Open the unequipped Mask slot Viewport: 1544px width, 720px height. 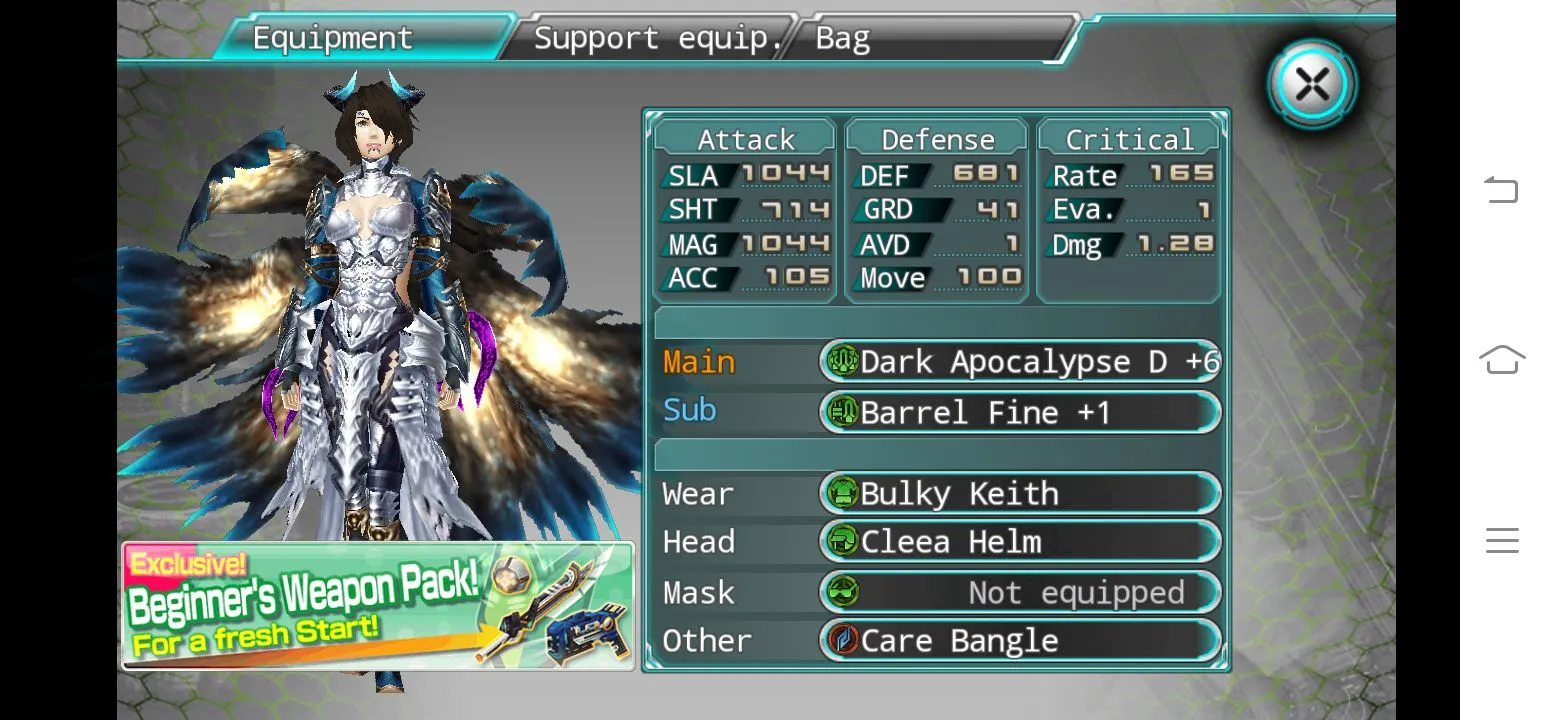click(x=1020, y=592)
